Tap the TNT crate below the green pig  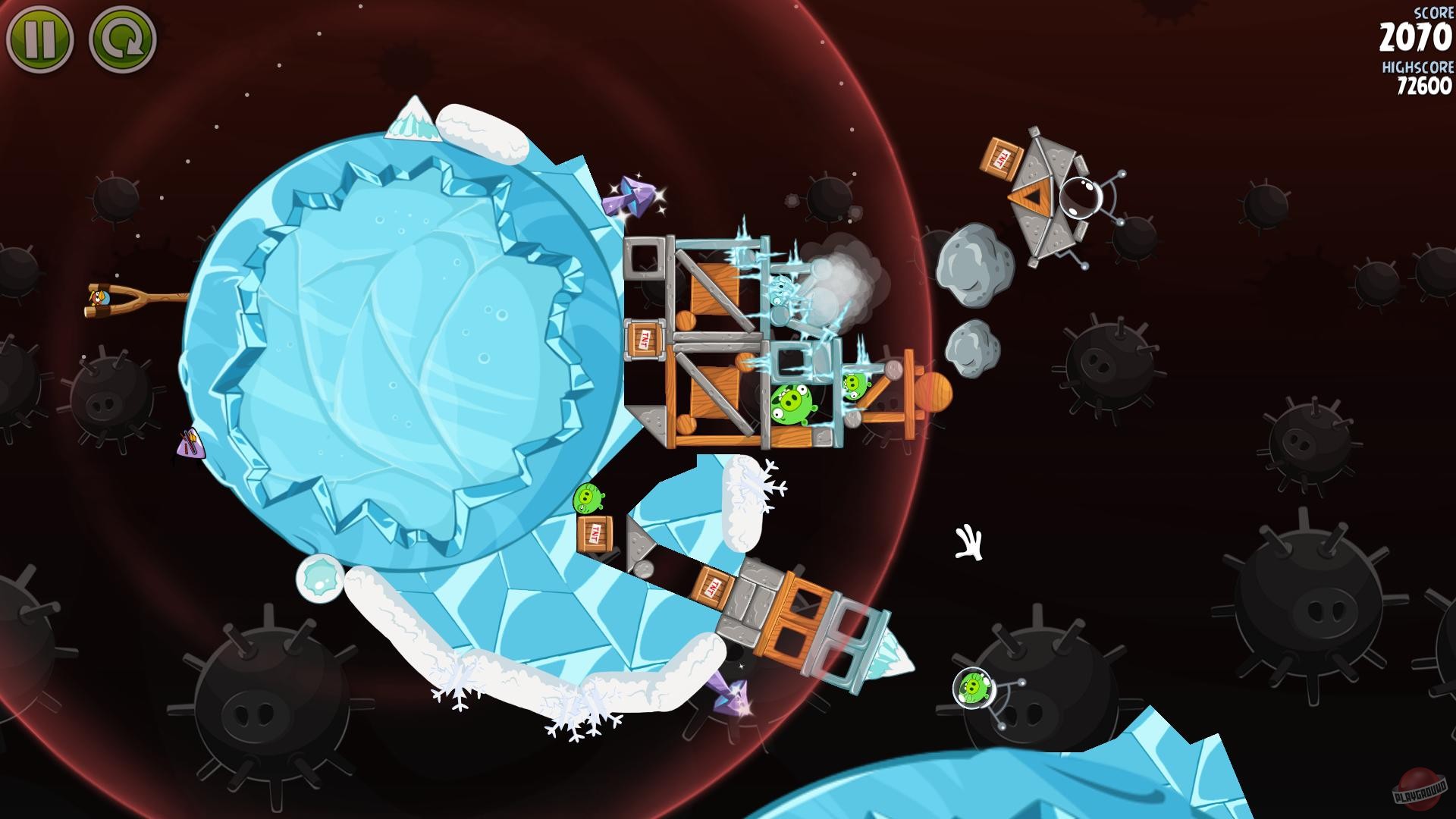[x=596, y=535]
